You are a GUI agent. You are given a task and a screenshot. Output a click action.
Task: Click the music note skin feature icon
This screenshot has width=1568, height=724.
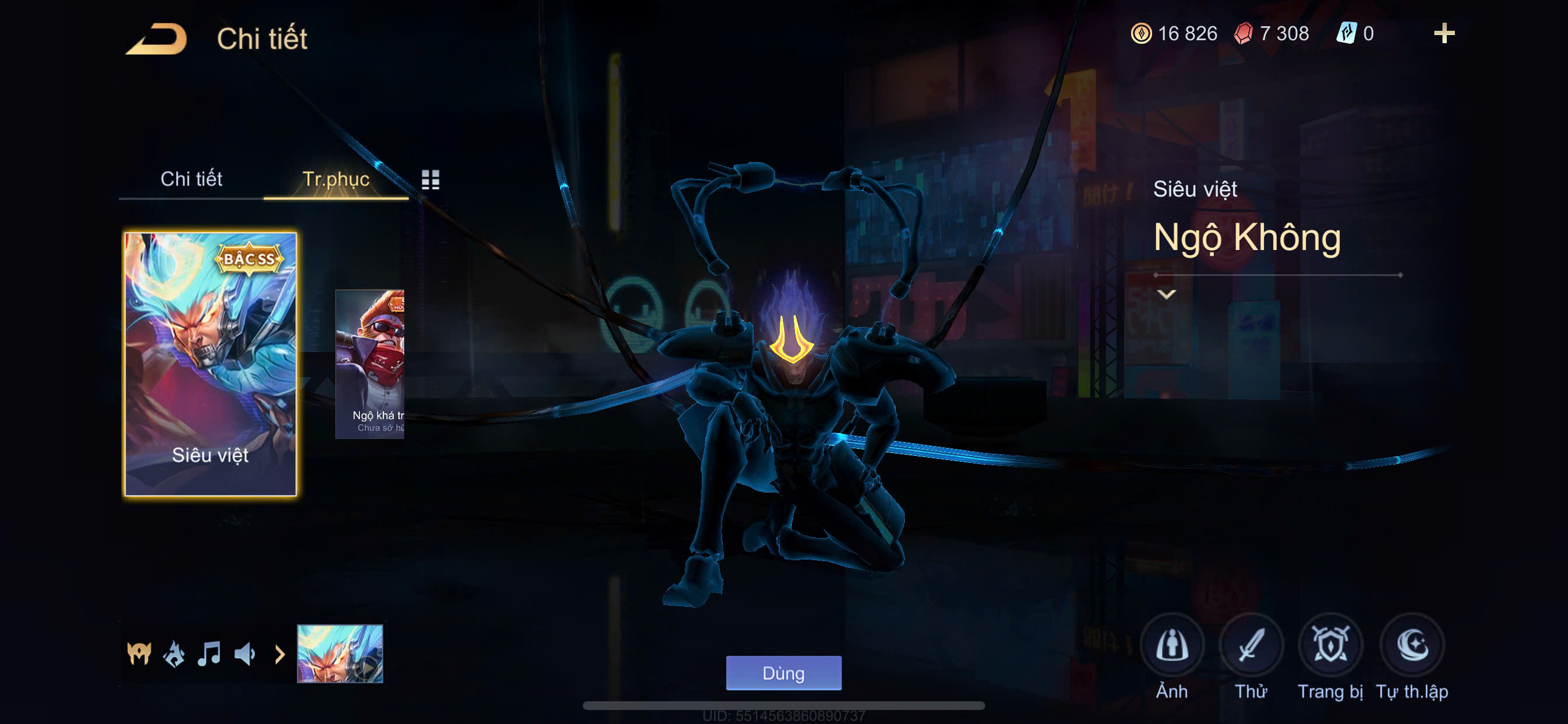209,654
